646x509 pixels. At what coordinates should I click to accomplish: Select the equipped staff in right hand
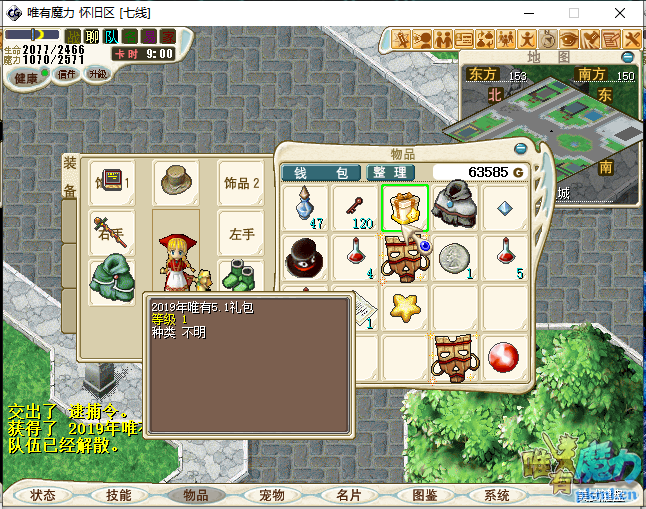111,232
